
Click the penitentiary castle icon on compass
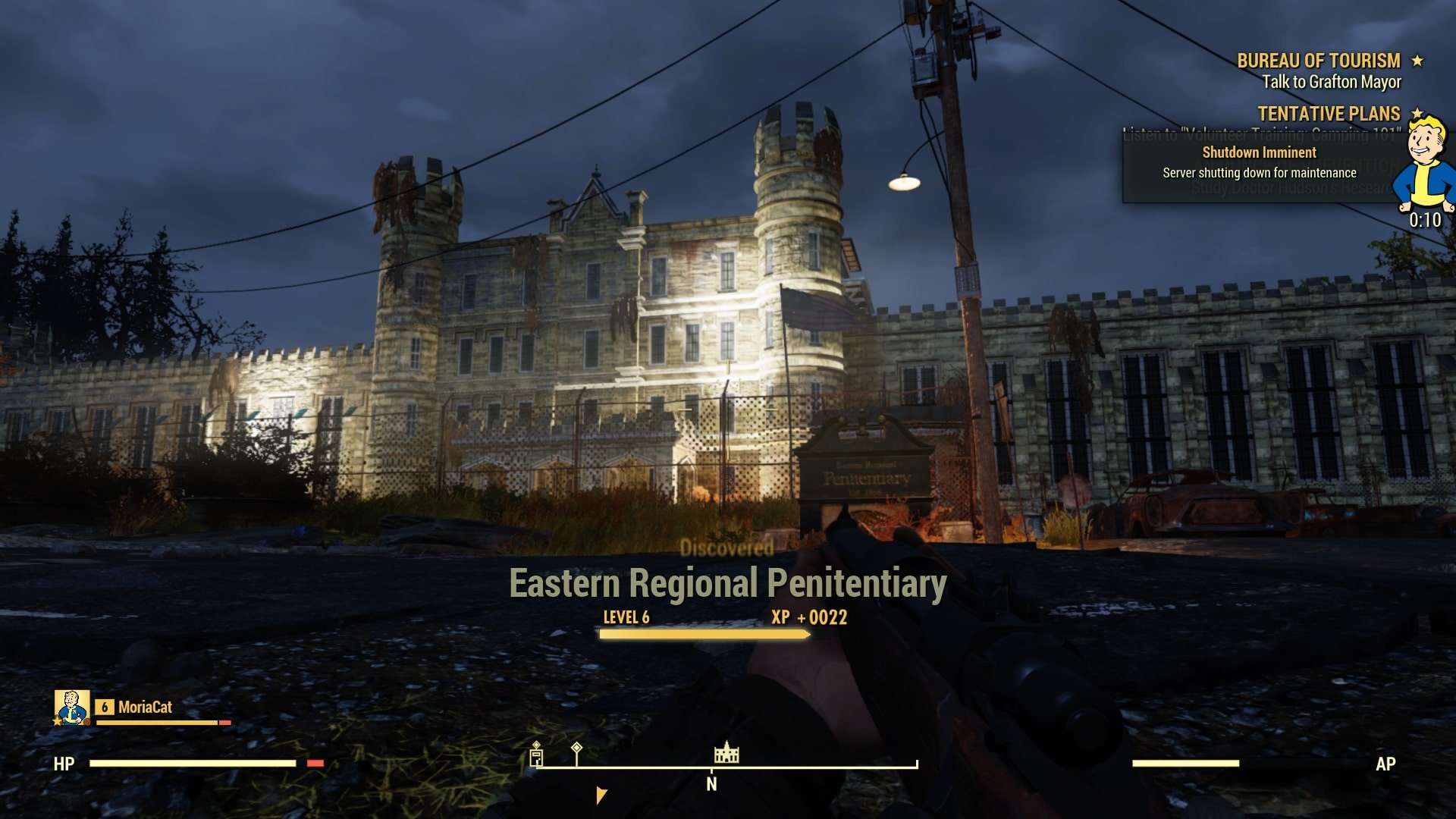(x=726, y=752)
